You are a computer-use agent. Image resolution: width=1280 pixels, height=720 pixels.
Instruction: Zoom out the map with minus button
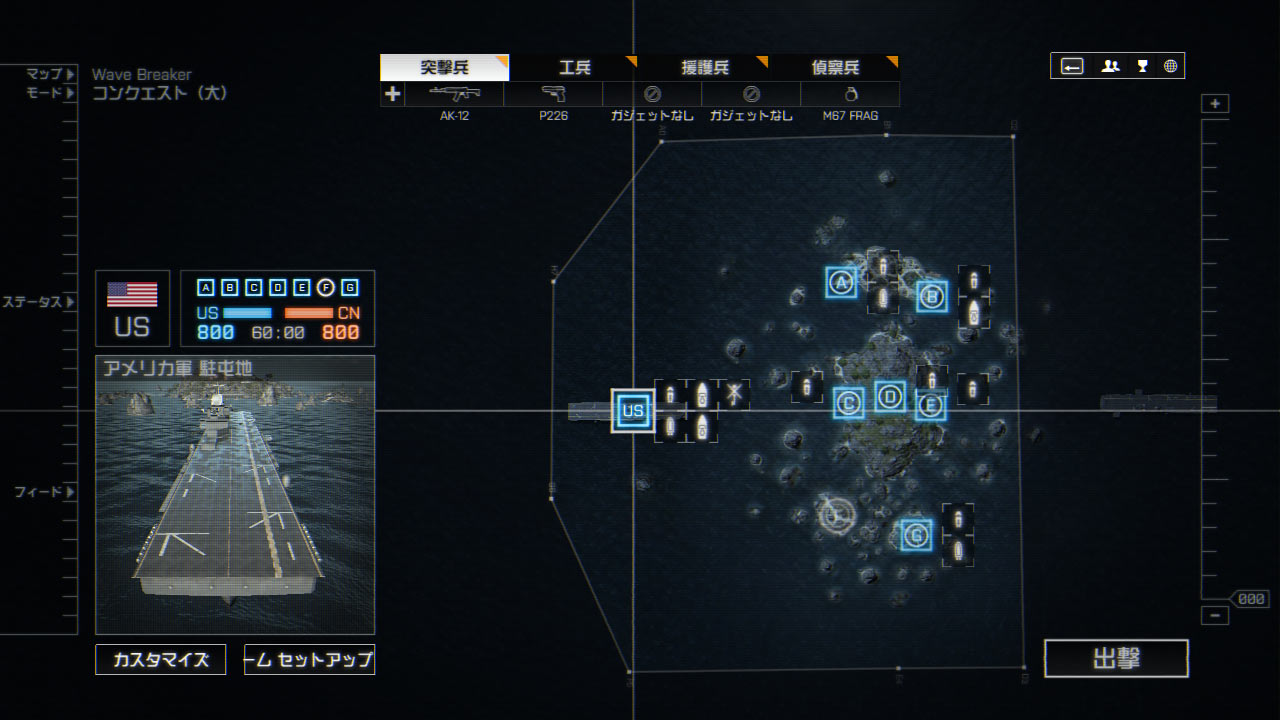[1215, 616]
